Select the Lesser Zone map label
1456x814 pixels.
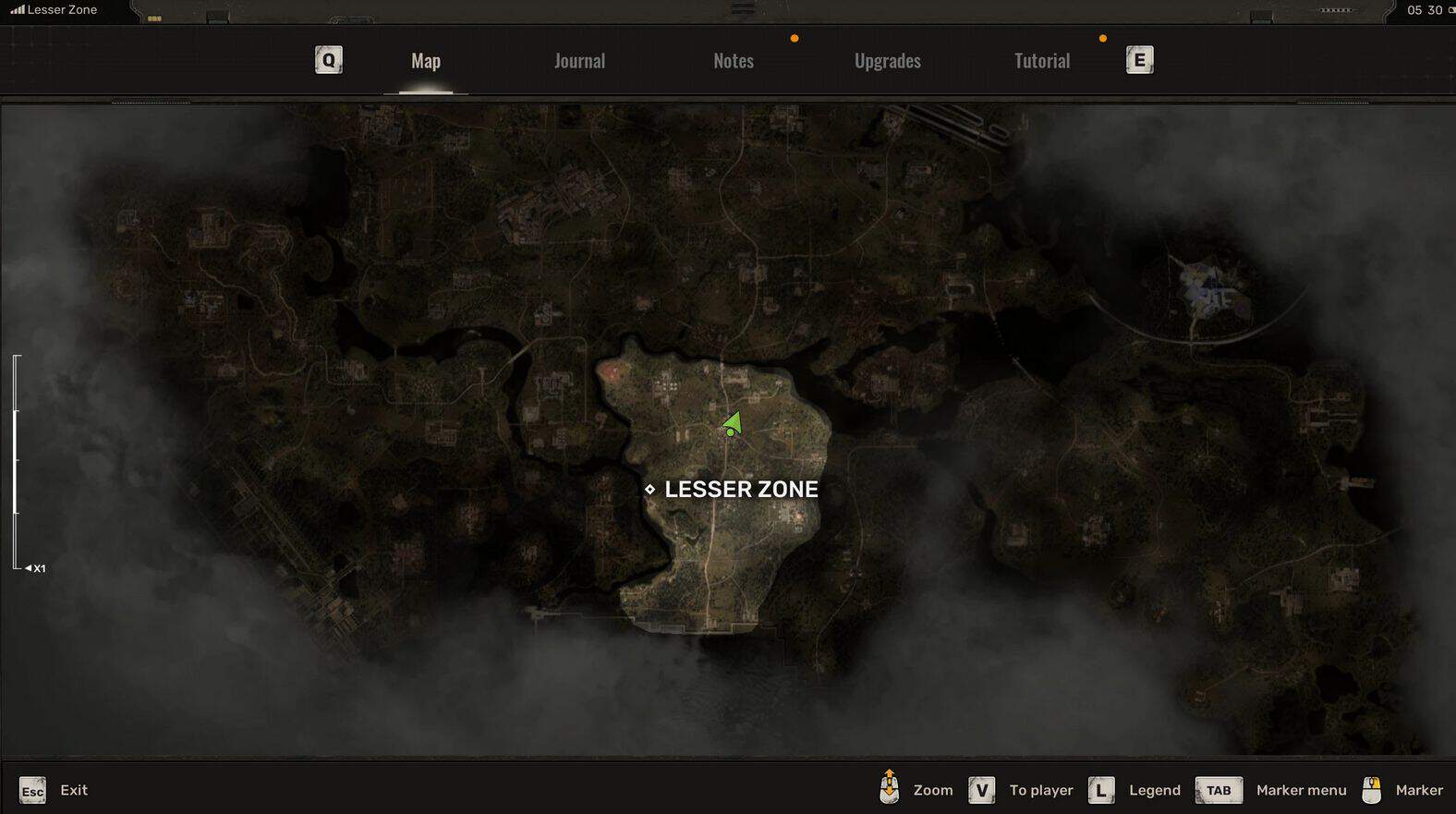pyautogui.click(x=740, y=489)
